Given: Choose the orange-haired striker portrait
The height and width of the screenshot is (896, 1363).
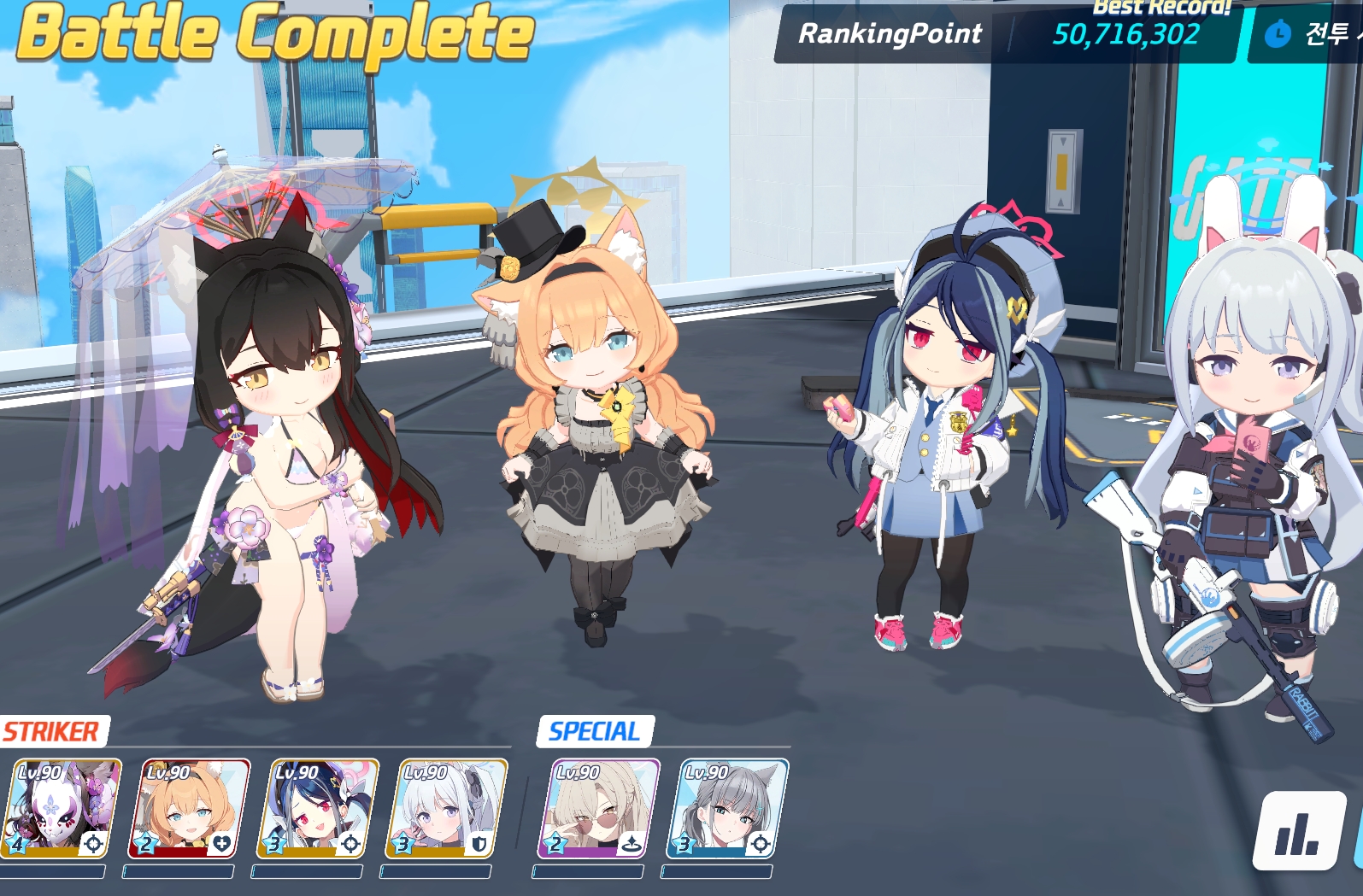Looking at the screenshot, I should point(190,809).
